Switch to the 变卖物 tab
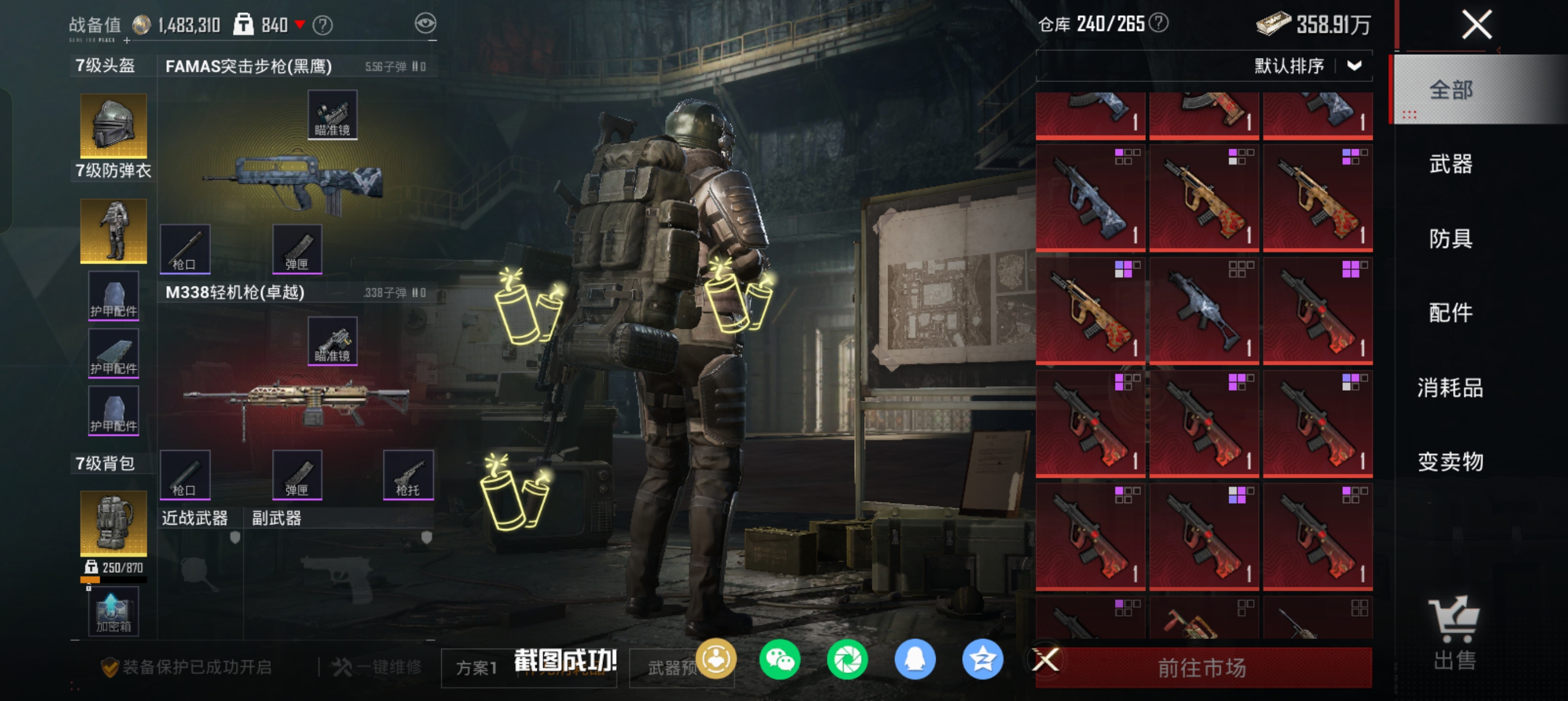Image resolution: width=1568 pixels, height=701 pixels. click(1450, 461)
